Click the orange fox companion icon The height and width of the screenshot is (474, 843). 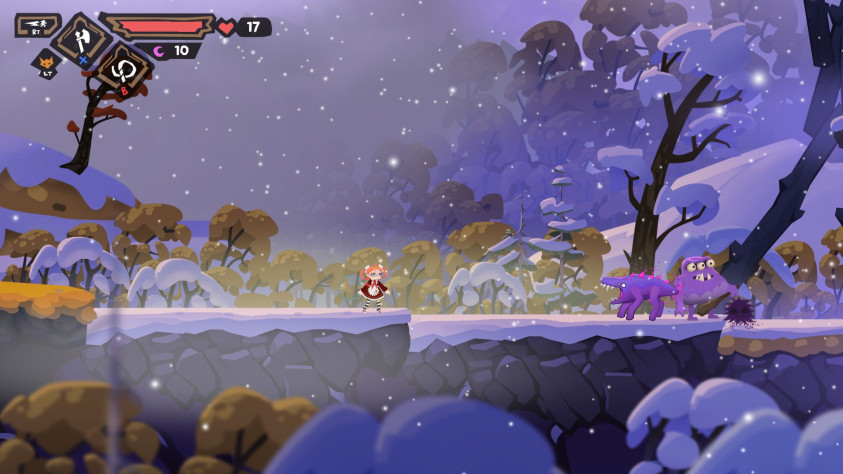pos(46,64)
